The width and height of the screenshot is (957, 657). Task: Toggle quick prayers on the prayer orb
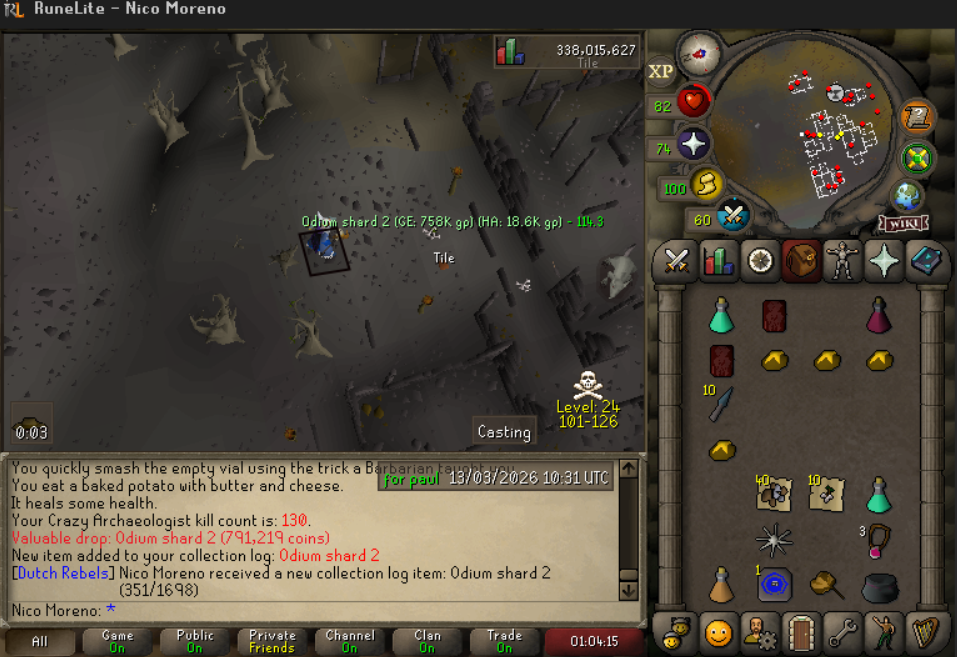(x=693, y=144)
